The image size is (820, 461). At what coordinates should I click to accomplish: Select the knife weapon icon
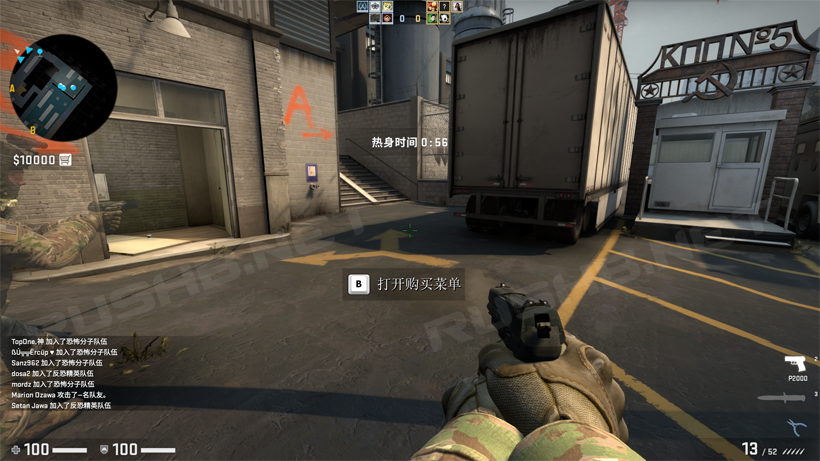click(x=780, y=398)
